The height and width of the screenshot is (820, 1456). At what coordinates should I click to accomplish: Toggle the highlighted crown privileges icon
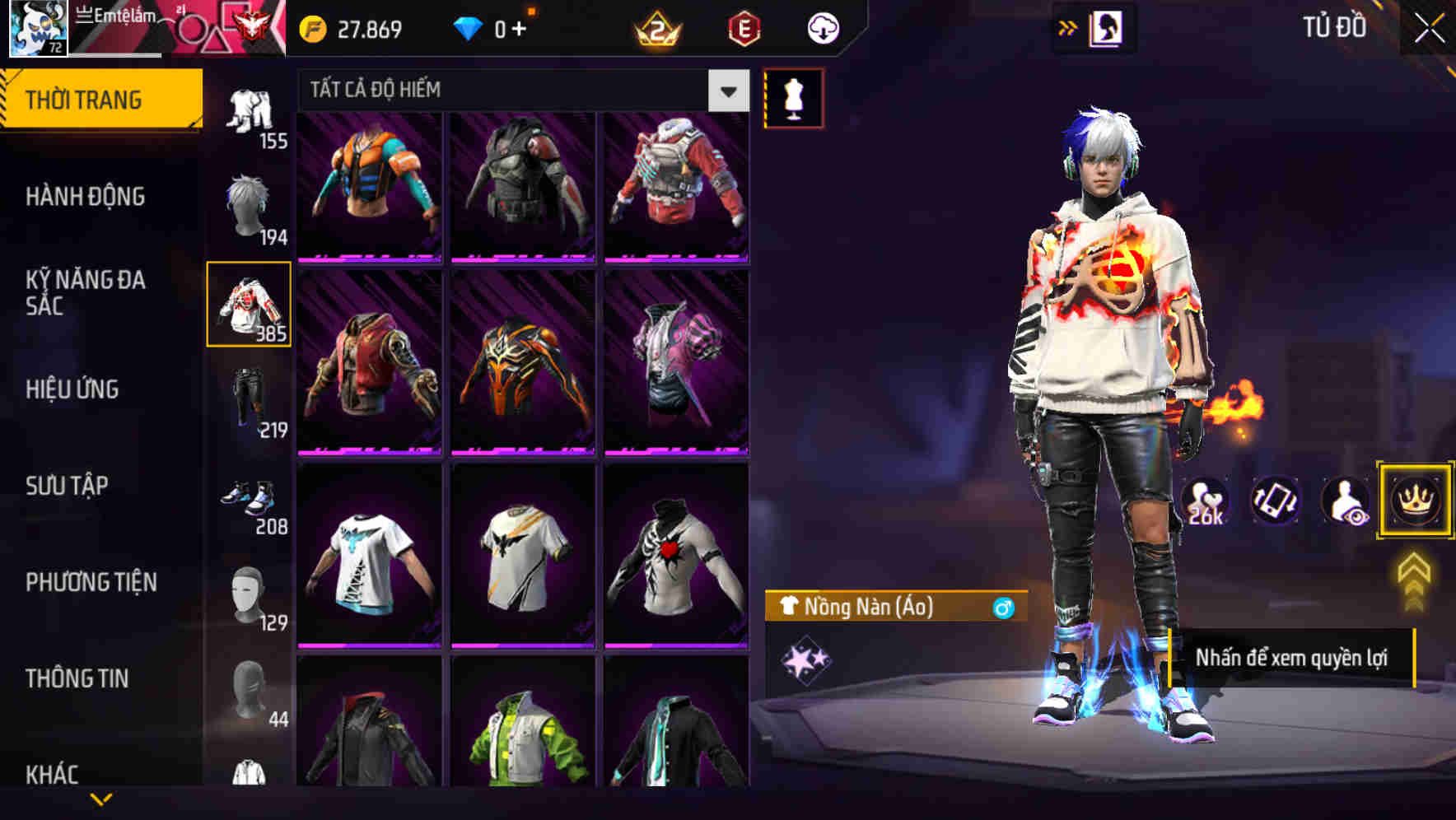pyautogui.click(x=1414, y=501)
